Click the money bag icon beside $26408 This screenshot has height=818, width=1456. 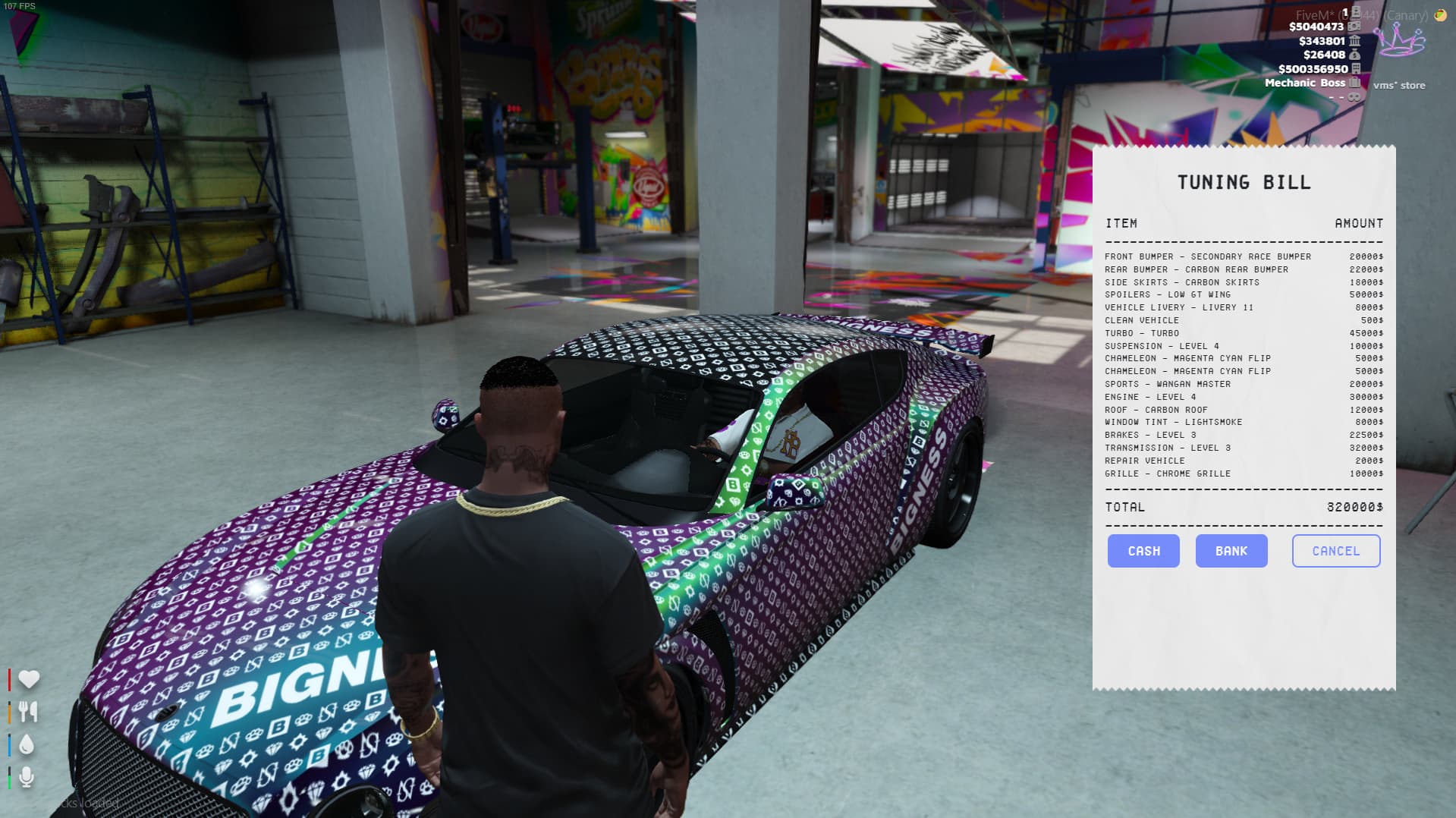(x=1355, y=55)
